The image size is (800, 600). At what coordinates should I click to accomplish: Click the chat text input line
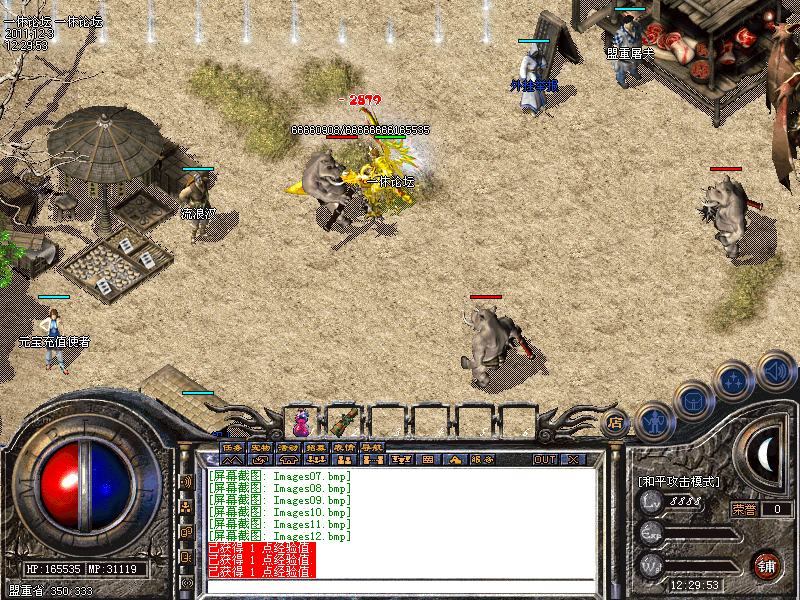pos(400,585)
